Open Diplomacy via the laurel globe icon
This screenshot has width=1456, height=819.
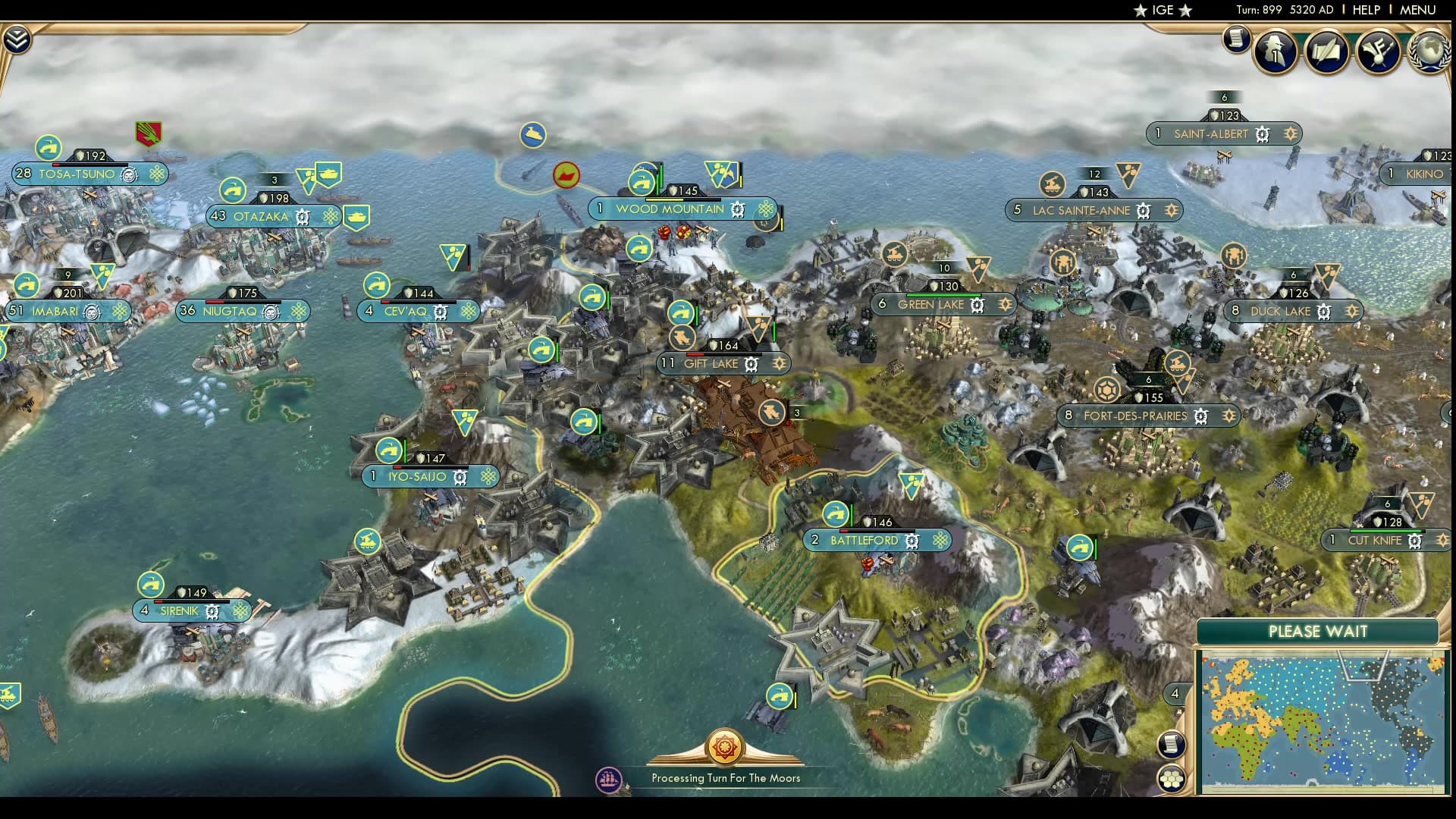click(x=1429, y=53)
